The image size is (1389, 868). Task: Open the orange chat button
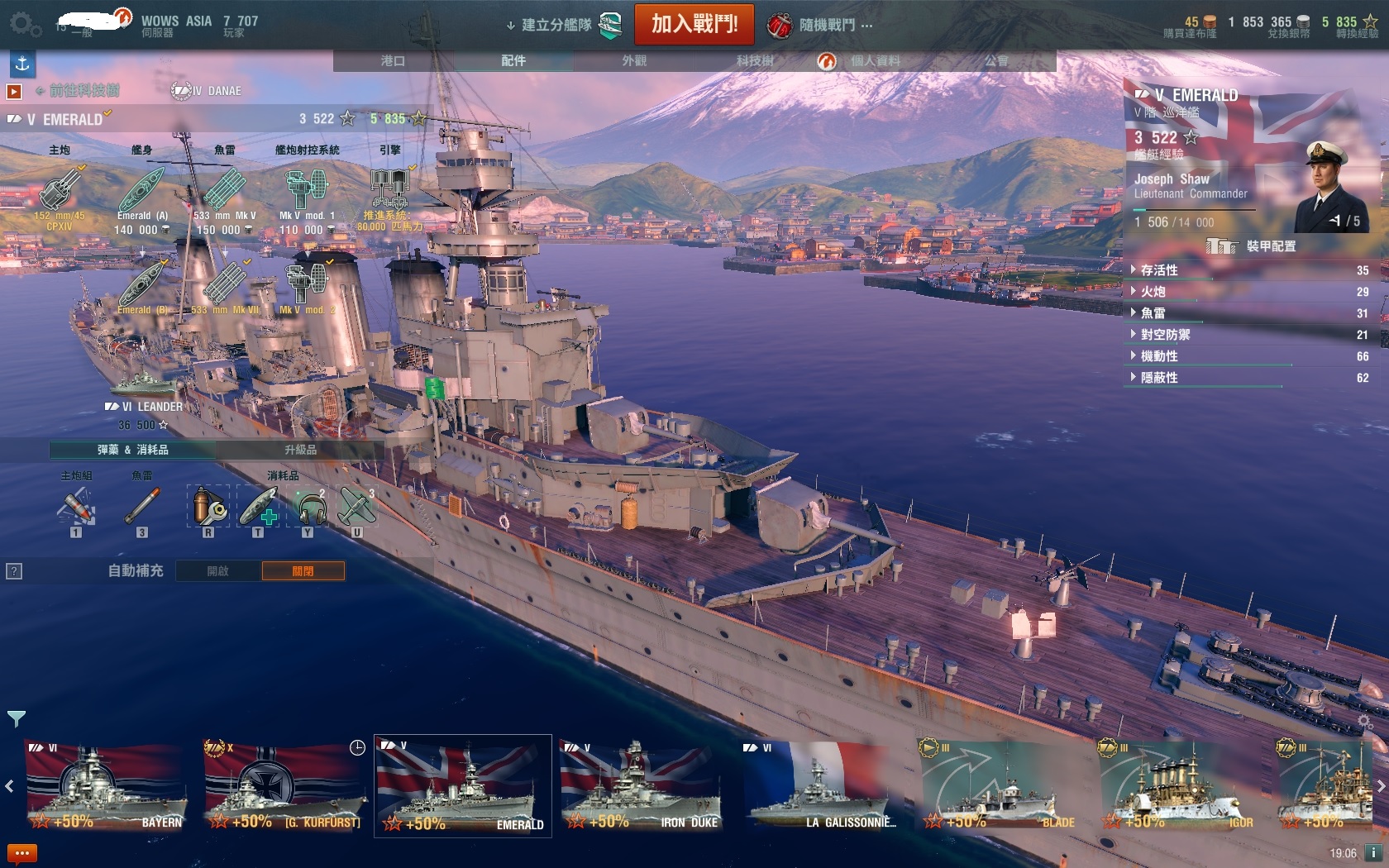point(21,852)
